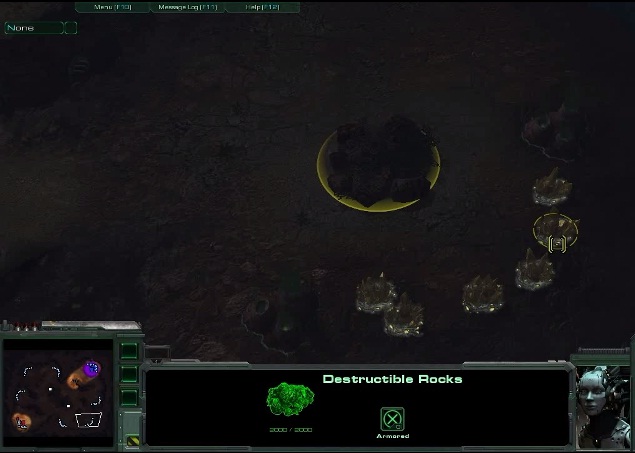Click the adjutant portrait
This screenshot has width=635, height=453.
point(604,398)
